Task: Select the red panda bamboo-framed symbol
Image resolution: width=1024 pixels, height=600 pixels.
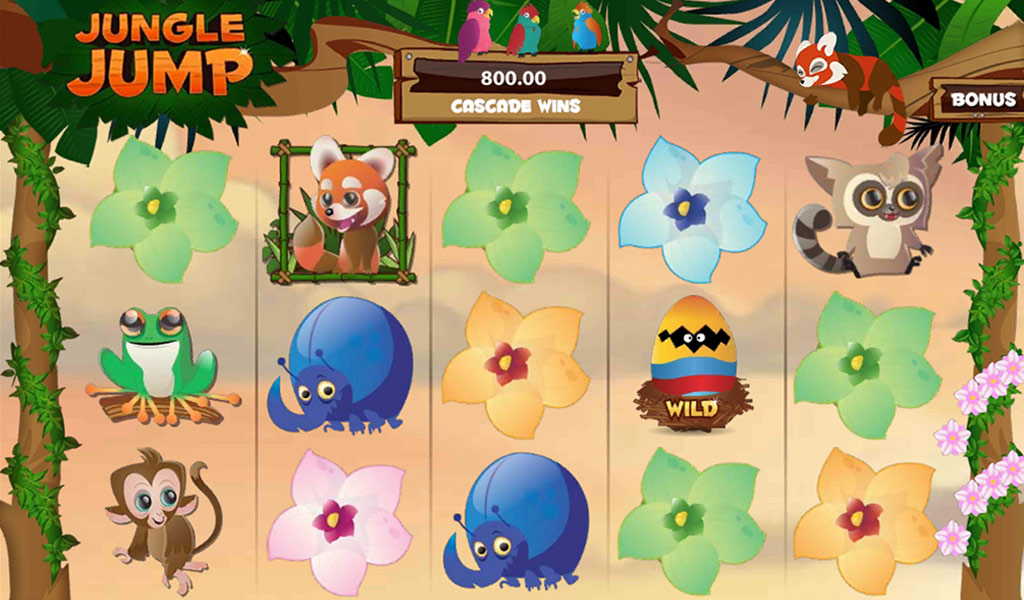Action: [341, 211]
